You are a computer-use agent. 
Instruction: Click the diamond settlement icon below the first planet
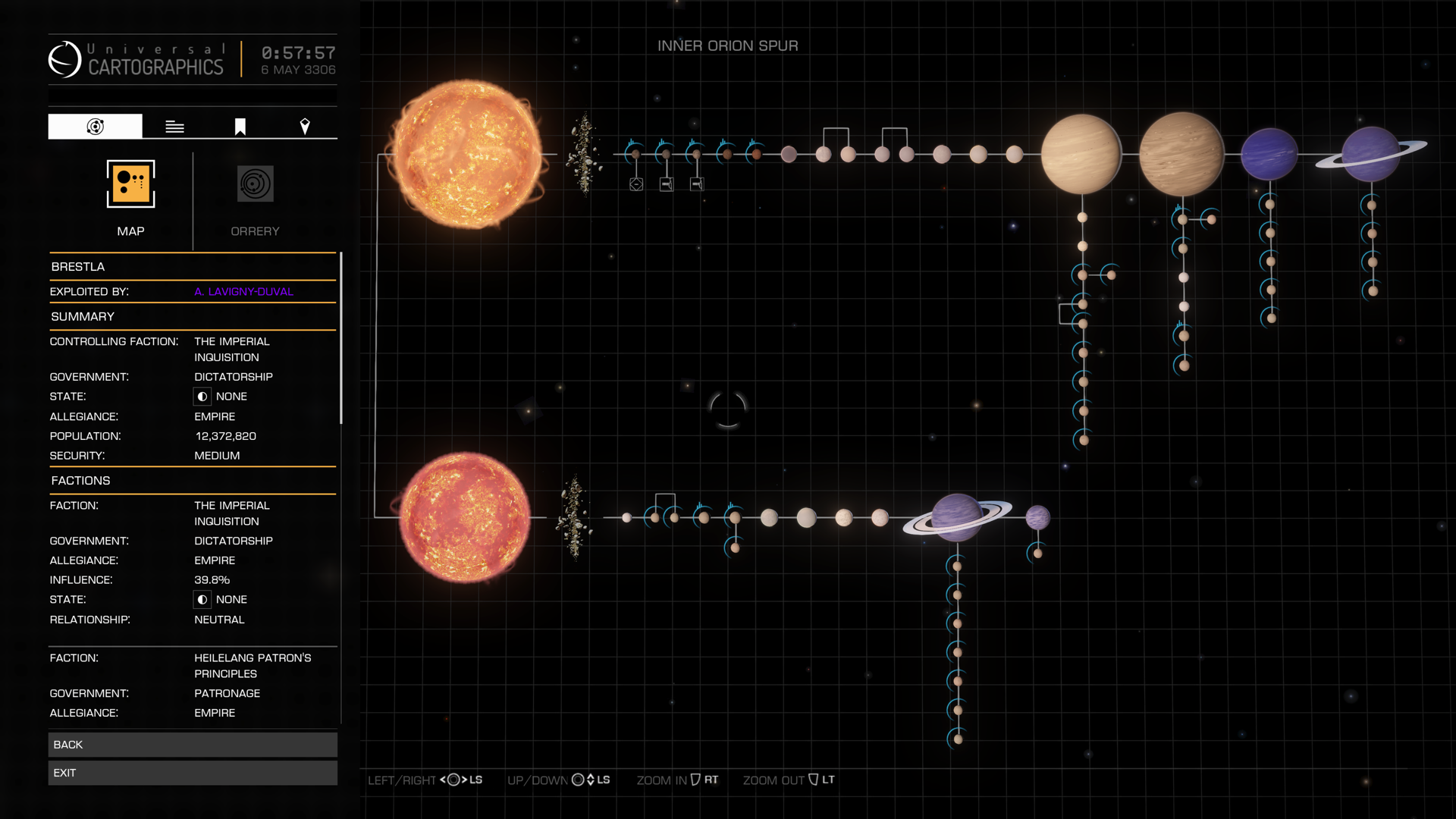click(635, 183)
